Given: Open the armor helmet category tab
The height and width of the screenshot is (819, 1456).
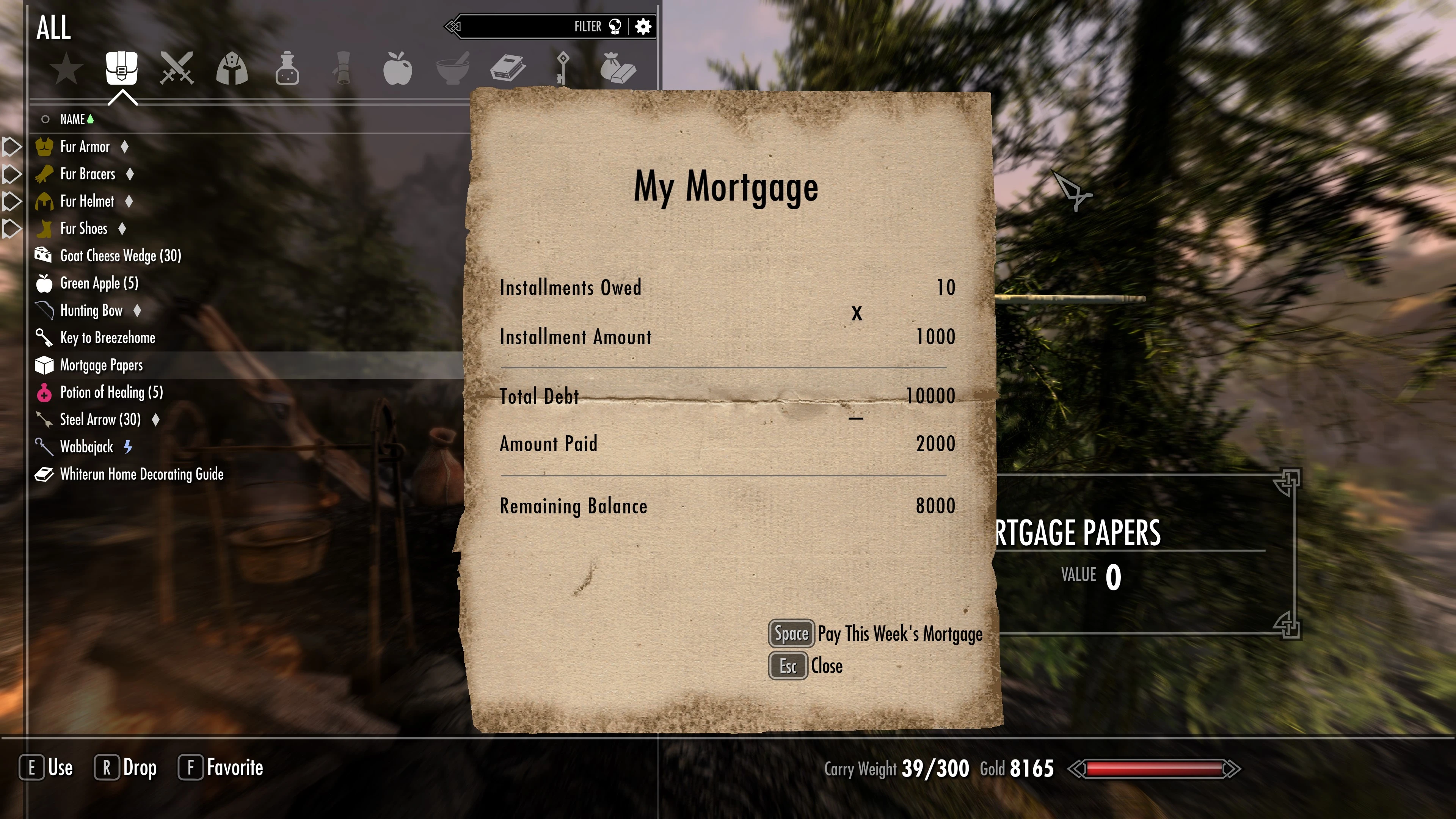Looking at the screenshot, I should tap(232, 69).
